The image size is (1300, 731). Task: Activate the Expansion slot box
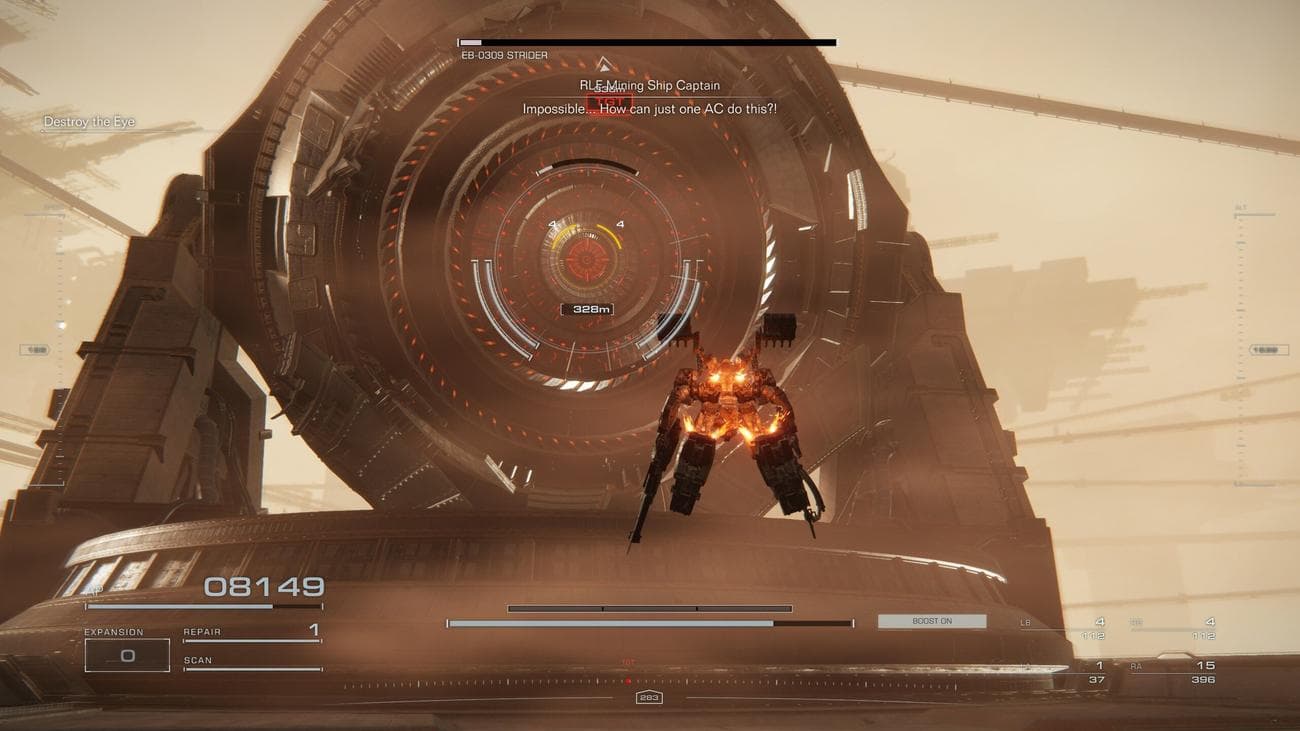(127, 655)
